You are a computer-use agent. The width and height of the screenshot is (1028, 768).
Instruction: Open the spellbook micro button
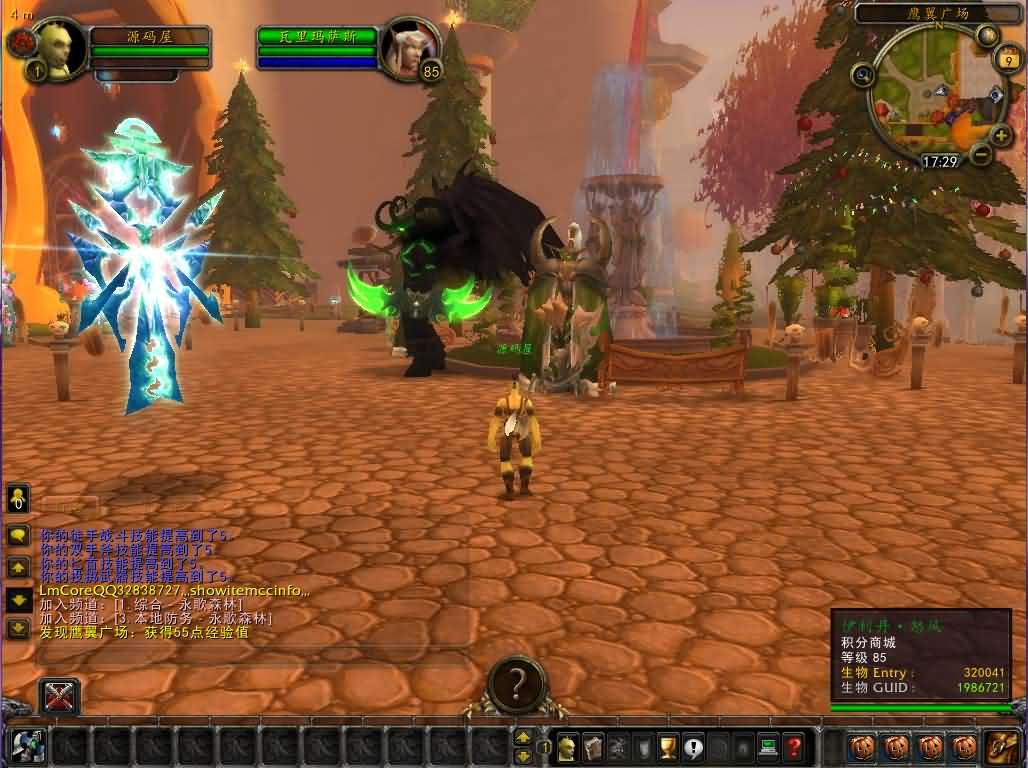(593, 746)
